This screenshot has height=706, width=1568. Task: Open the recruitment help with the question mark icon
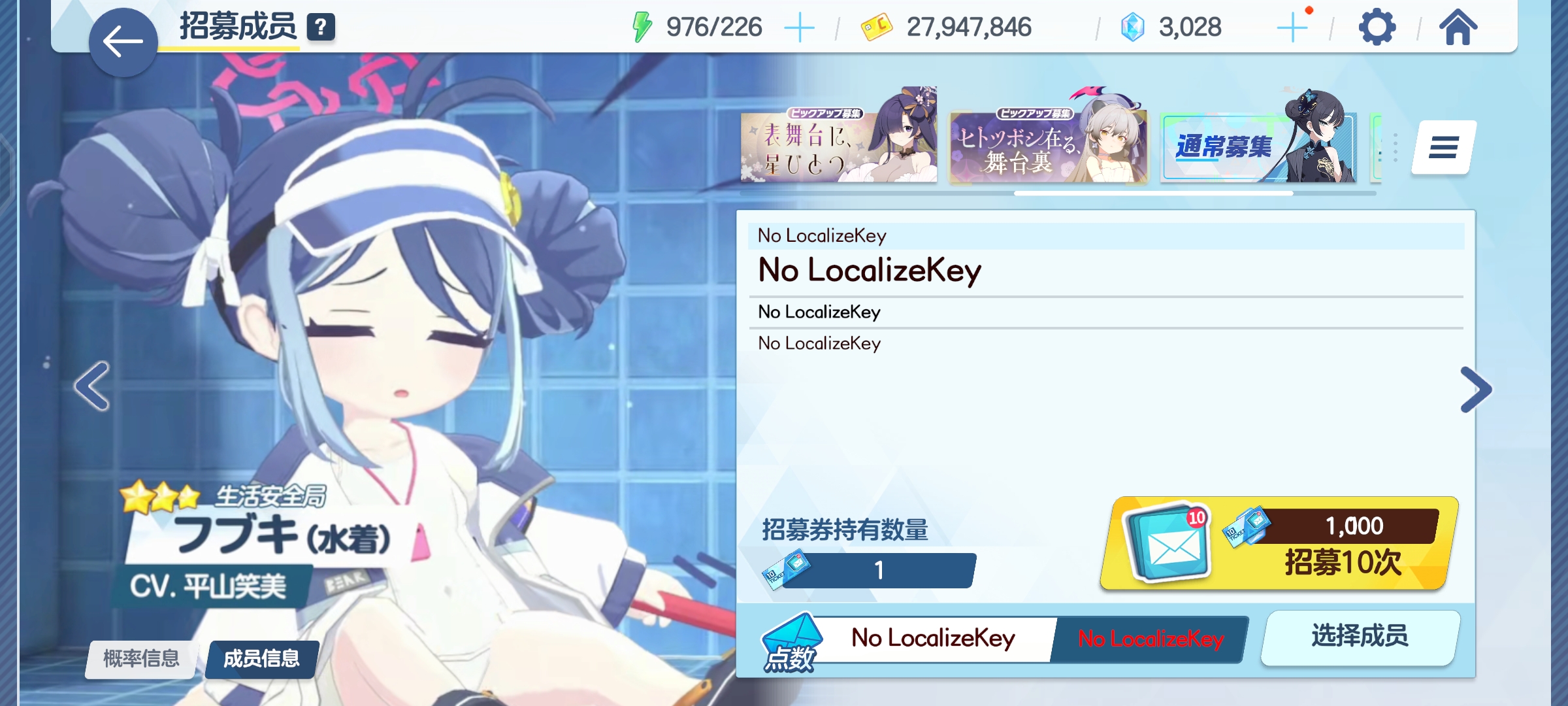[x=319, y=27]
